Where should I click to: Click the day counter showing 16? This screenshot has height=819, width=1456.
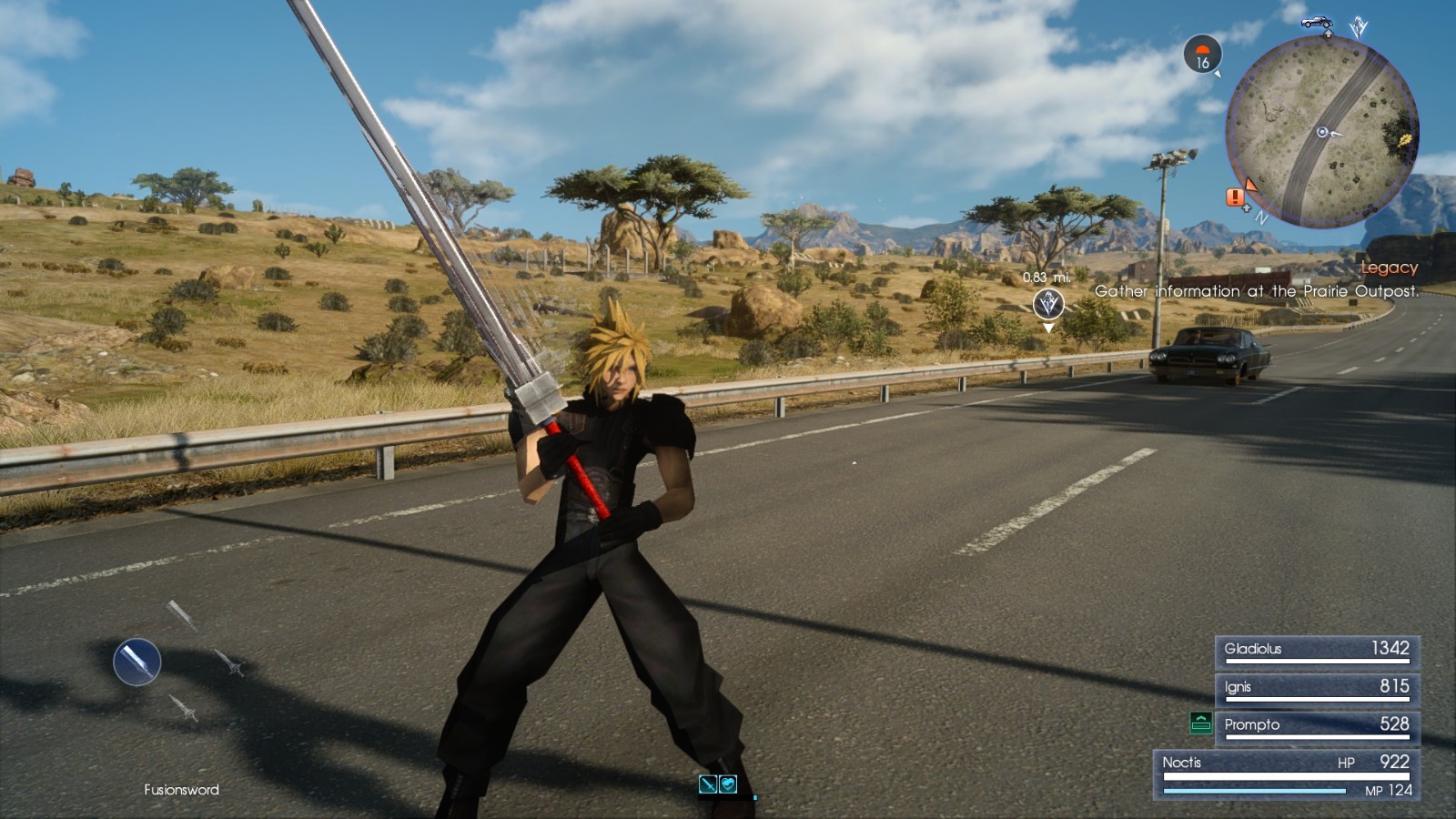pyautogui.click(x=1202, y=62)
